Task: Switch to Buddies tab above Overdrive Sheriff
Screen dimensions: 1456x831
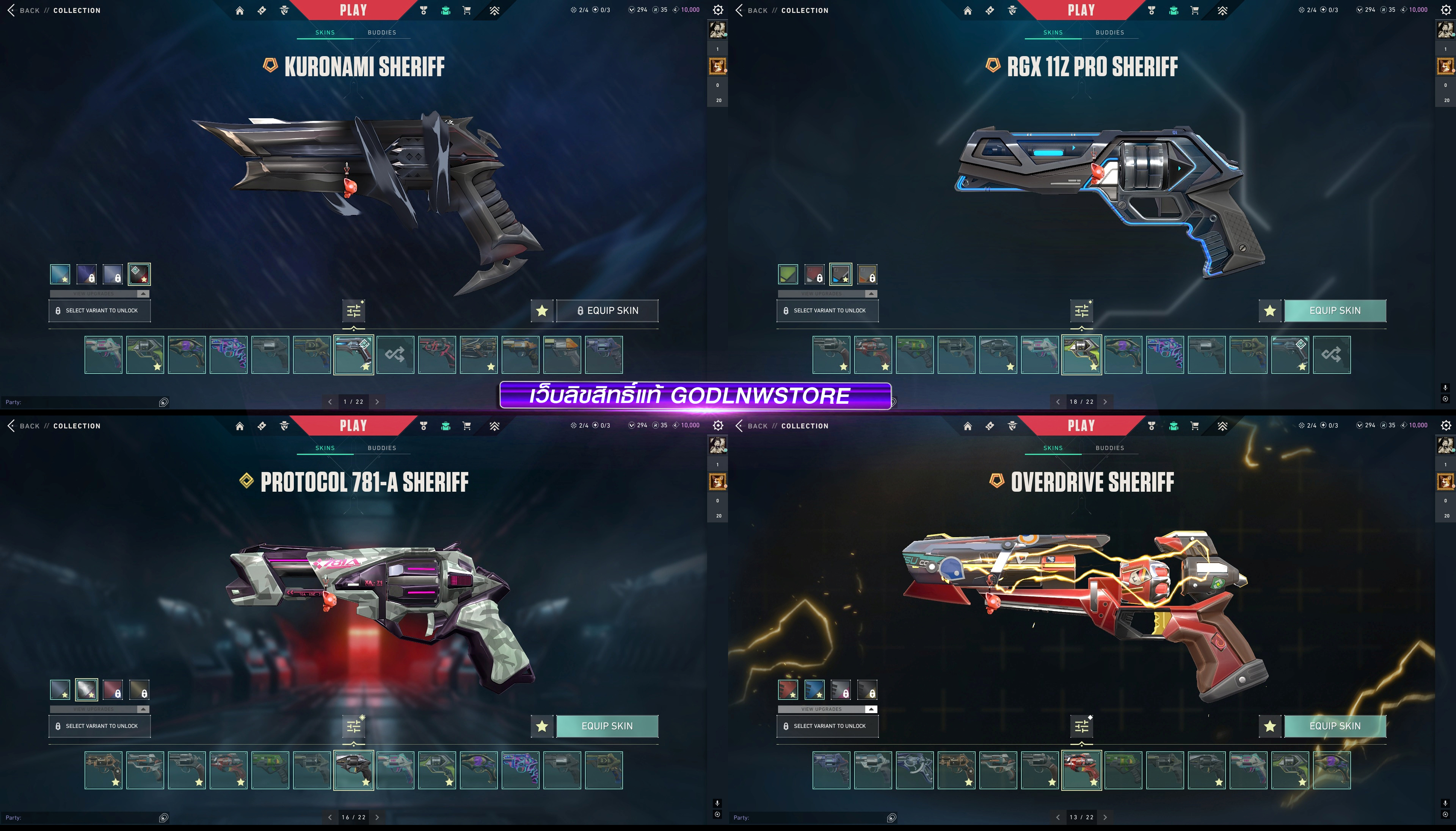Action: [1109, 448]
